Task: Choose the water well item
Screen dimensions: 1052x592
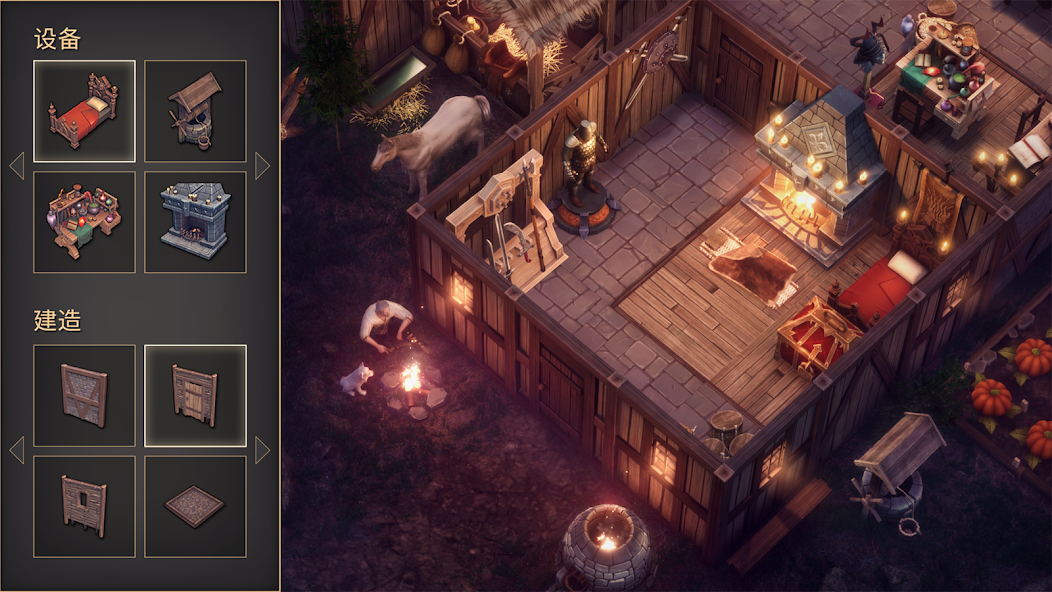Action: pos(195,111)
